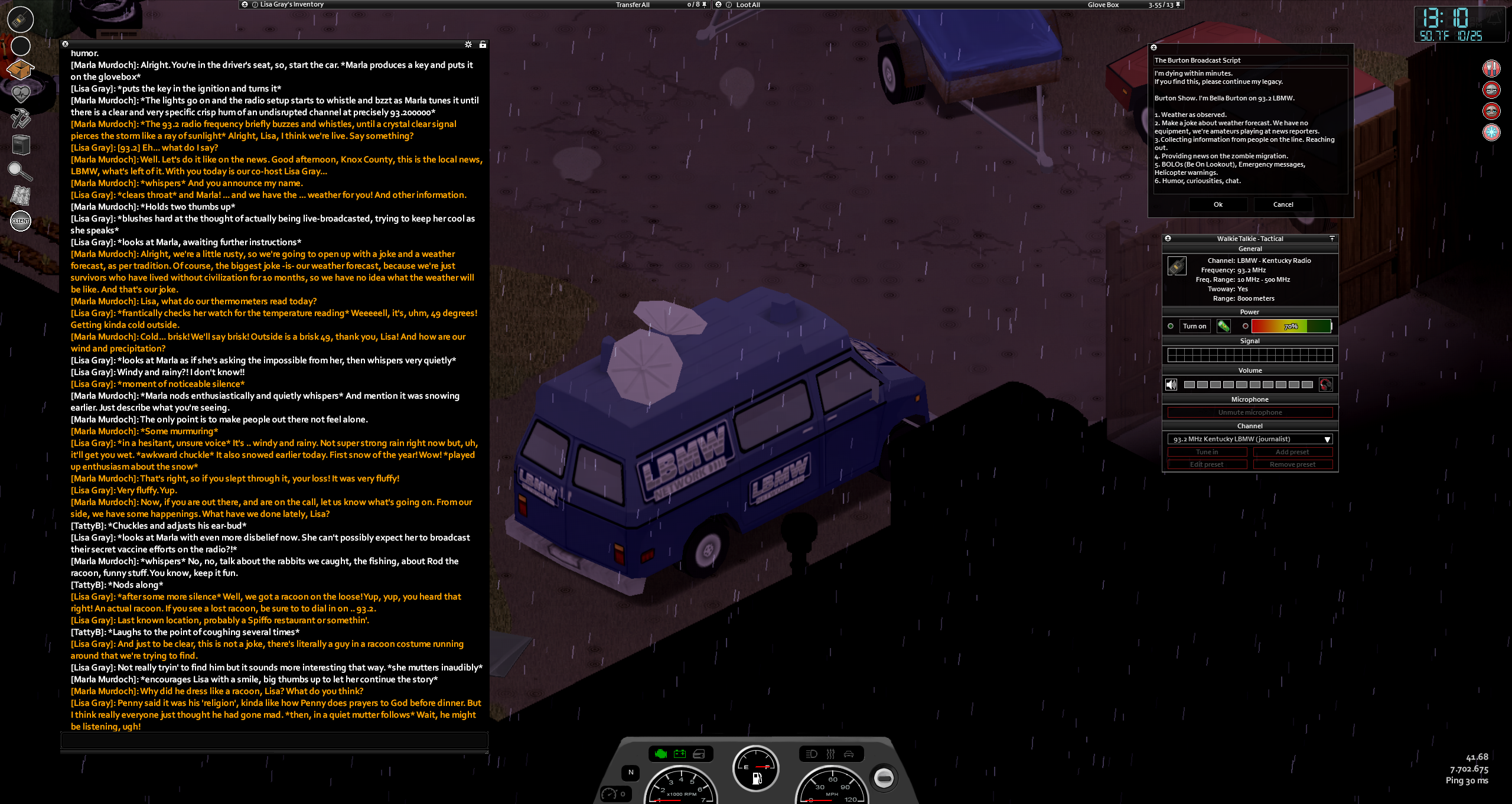Screen dimensions: 1512x804
Task: Open the health heart panel
Action: coord(21,93)
